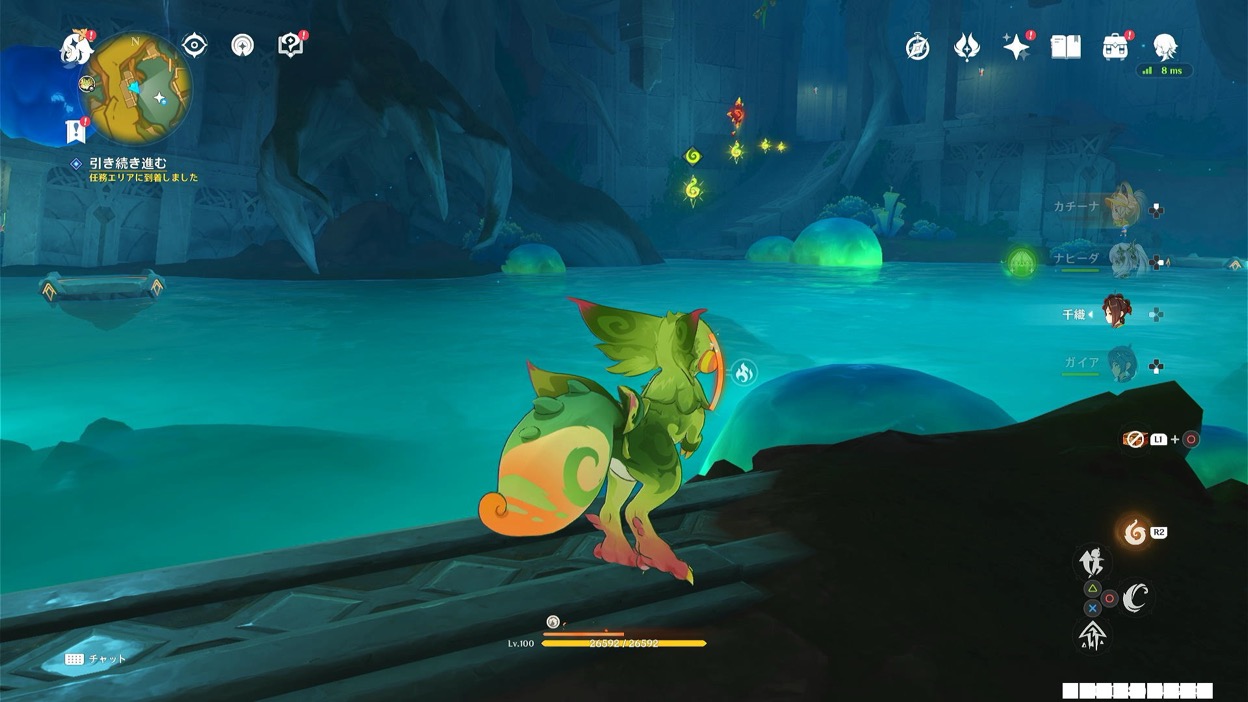Image resolution: width=1248 pixels, height=702 pixels.
Task: Toggle the eye-shaped elemental sight icon
Action: (x=194, y=46)
